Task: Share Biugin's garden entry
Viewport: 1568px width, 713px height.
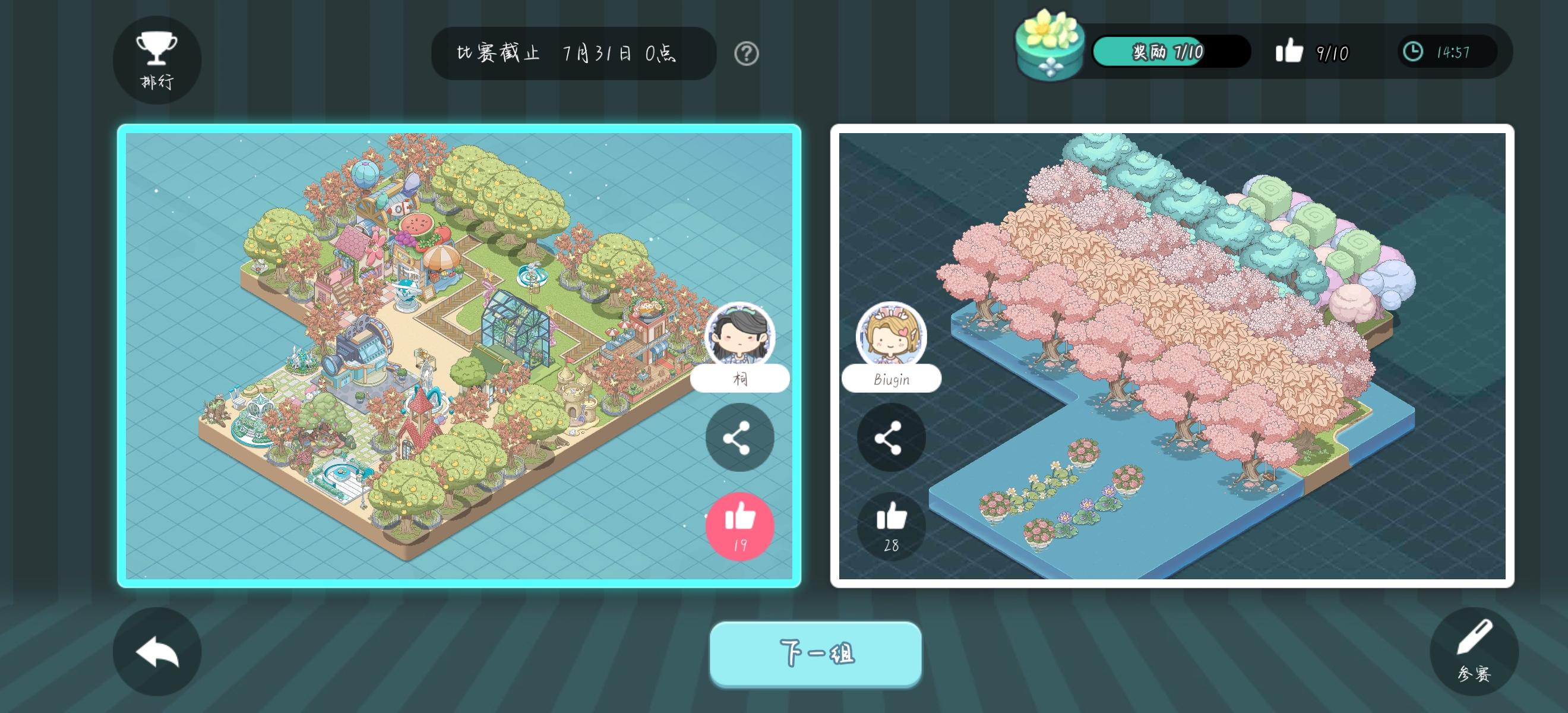Action: pyautogui.click(x=891, y=437)
